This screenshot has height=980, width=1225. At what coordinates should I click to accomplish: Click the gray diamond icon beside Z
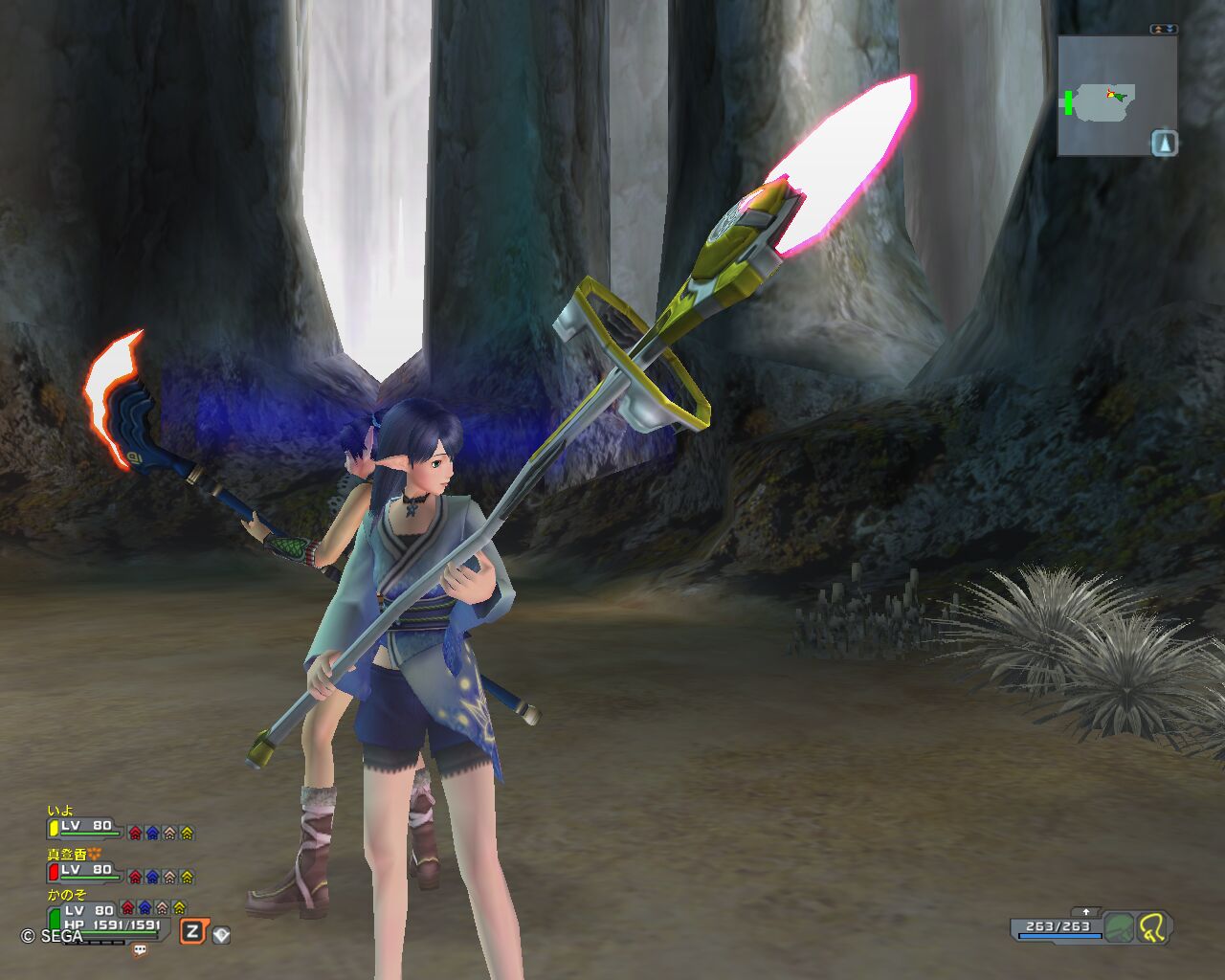pos(221,934)
